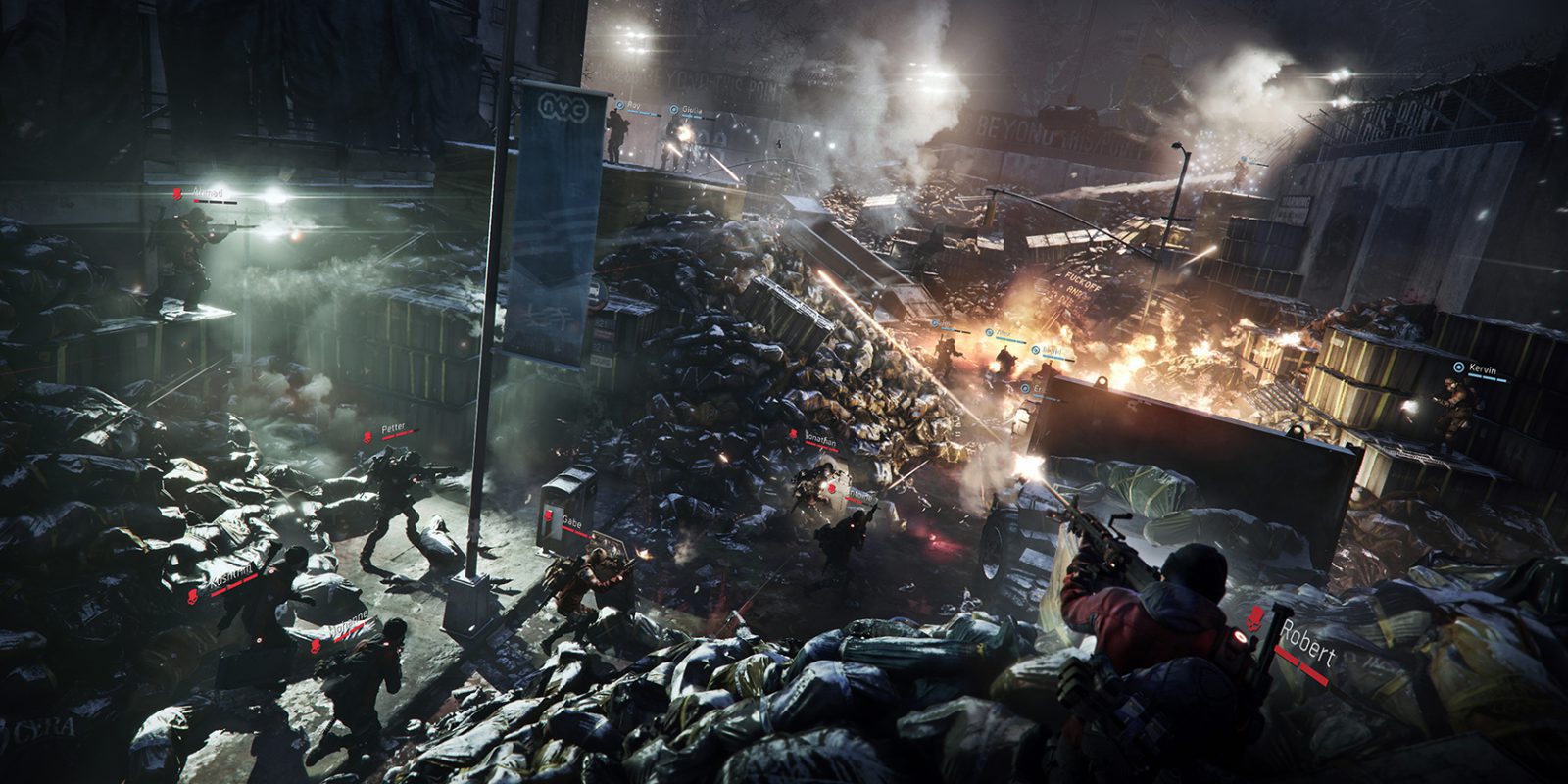The image size is (1568, 784).
Task: Toggle Roy's blue teammate indicator
Action: click(x=620, y=105)
